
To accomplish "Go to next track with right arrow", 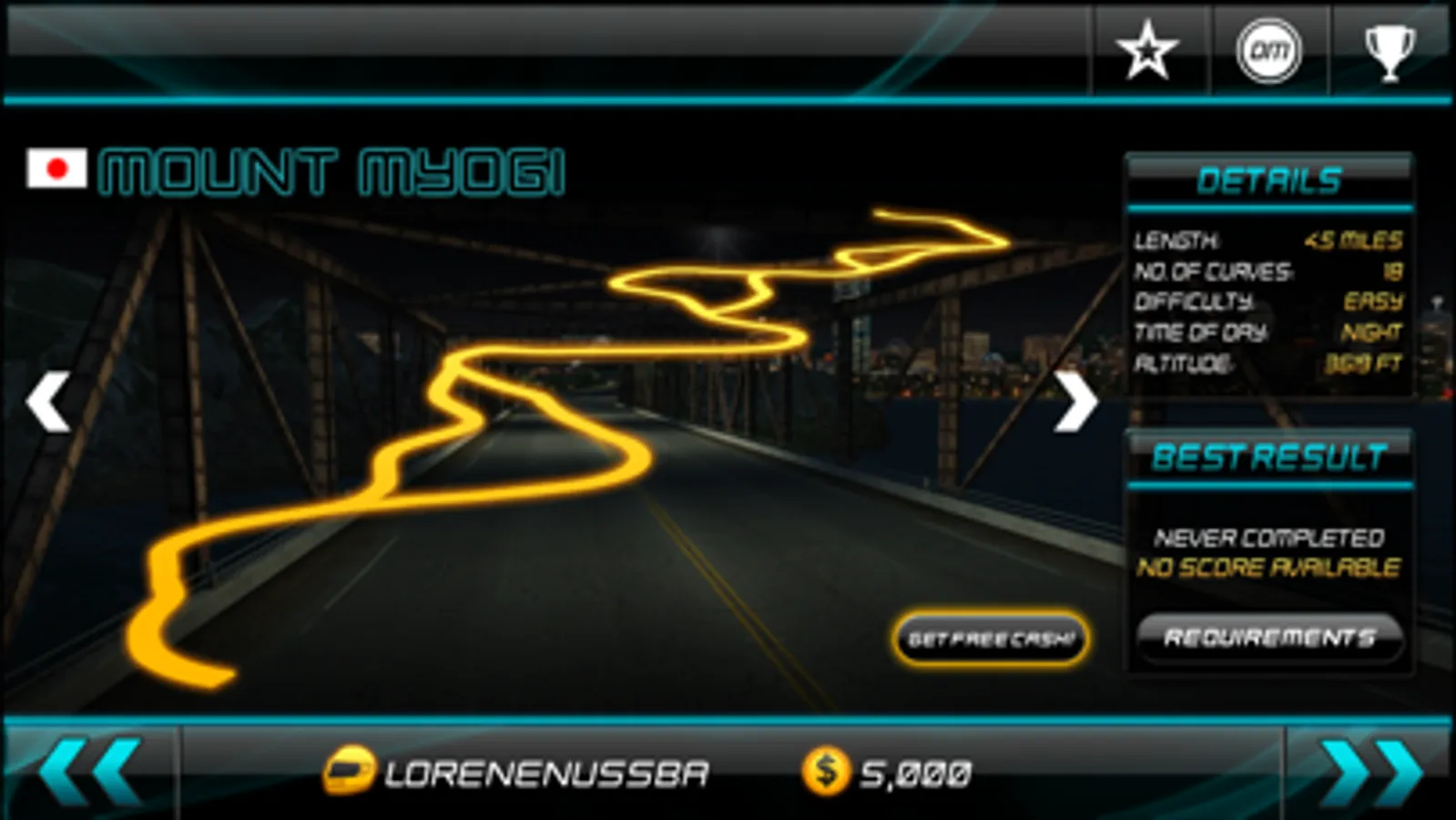I will coord(1078,401).
